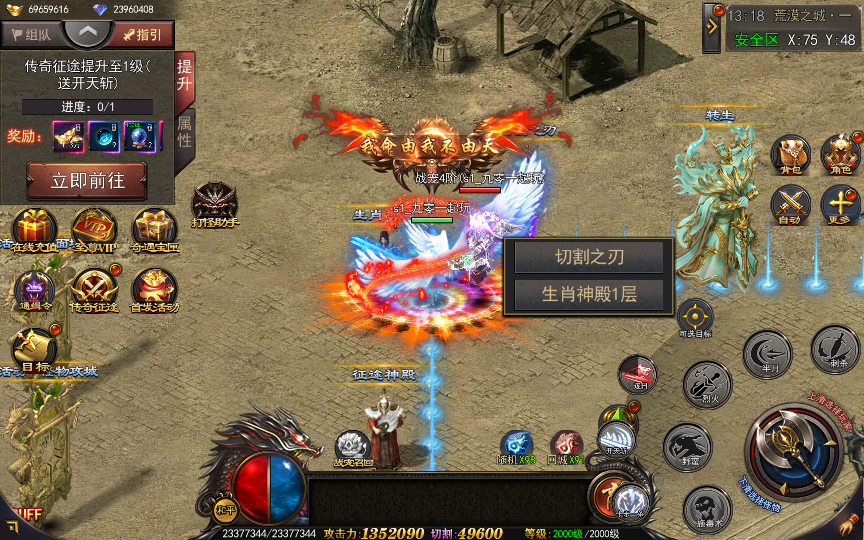
Task: Open the 至尊VIP icon
Action: click(94, 230)
